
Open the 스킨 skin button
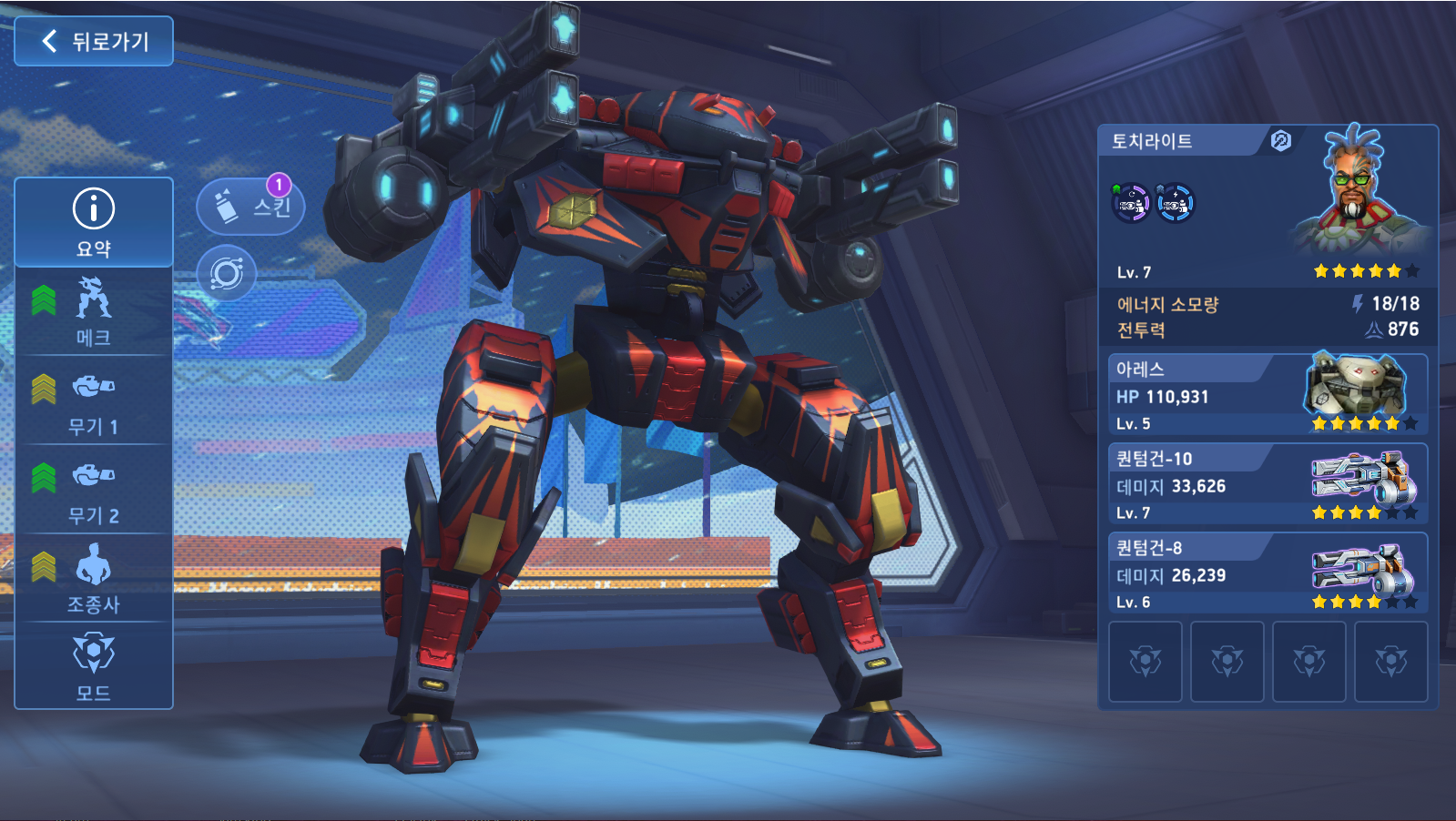tap(250, 208)
